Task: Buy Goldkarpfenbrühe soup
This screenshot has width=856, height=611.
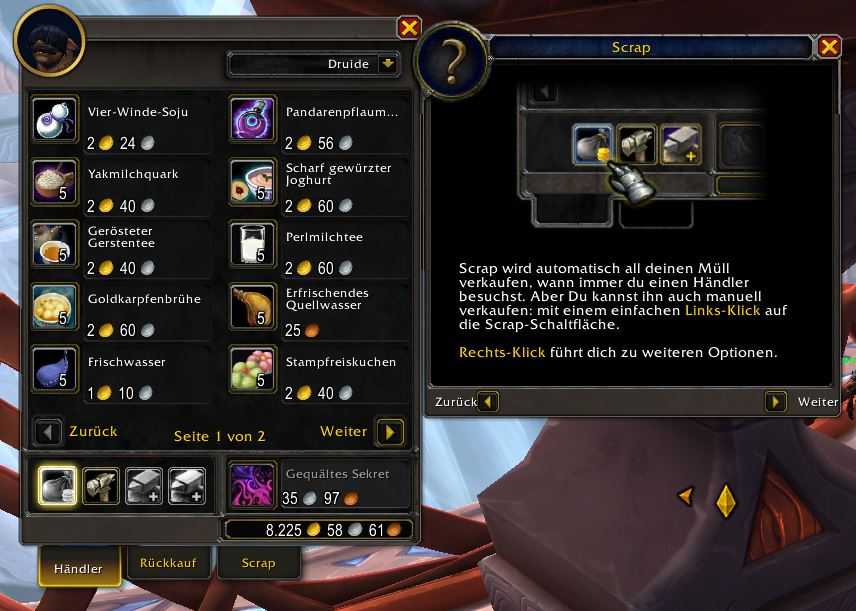Action: point(51,304)
